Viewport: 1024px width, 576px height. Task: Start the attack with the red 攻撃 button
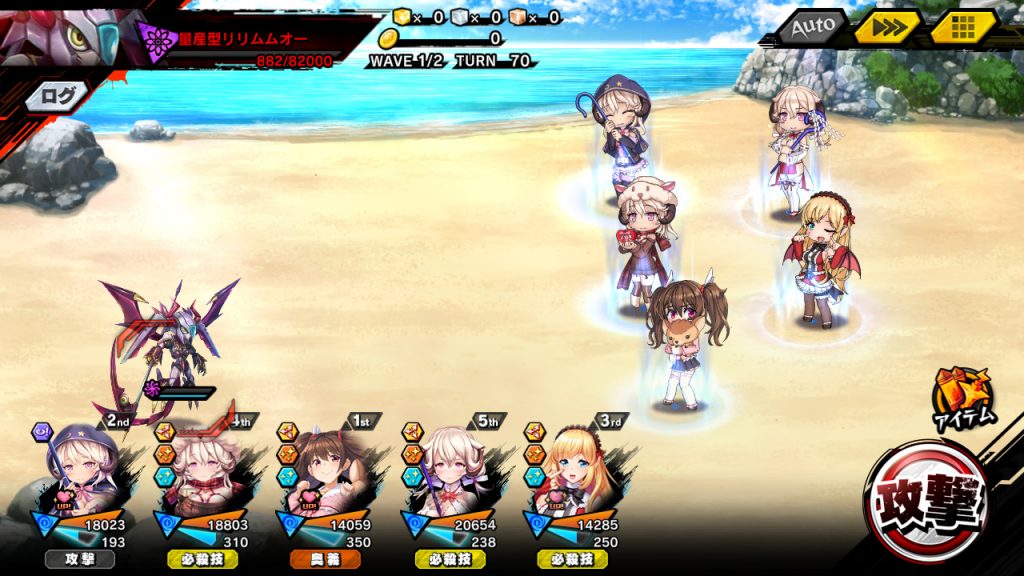(927, 502)
